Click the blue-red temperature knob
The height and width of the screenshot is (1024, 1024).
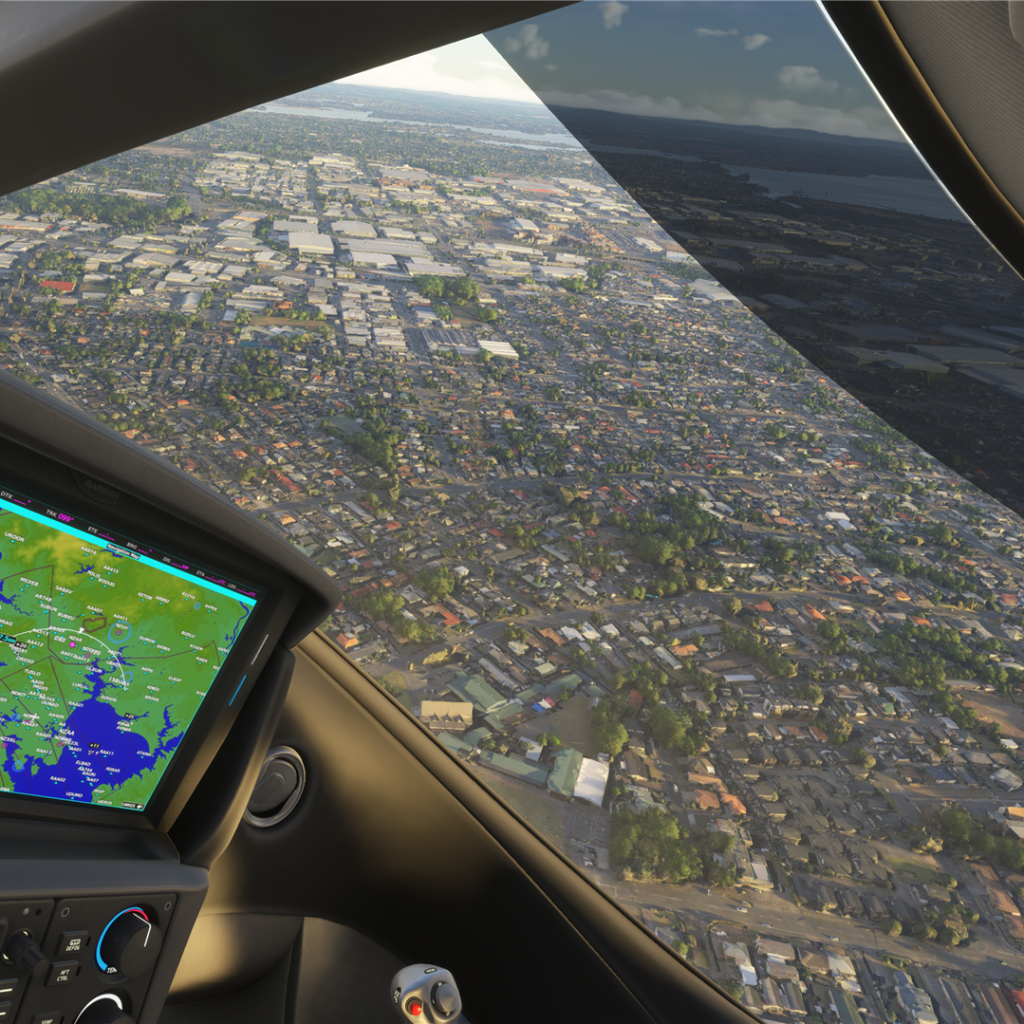pos(128,938)
